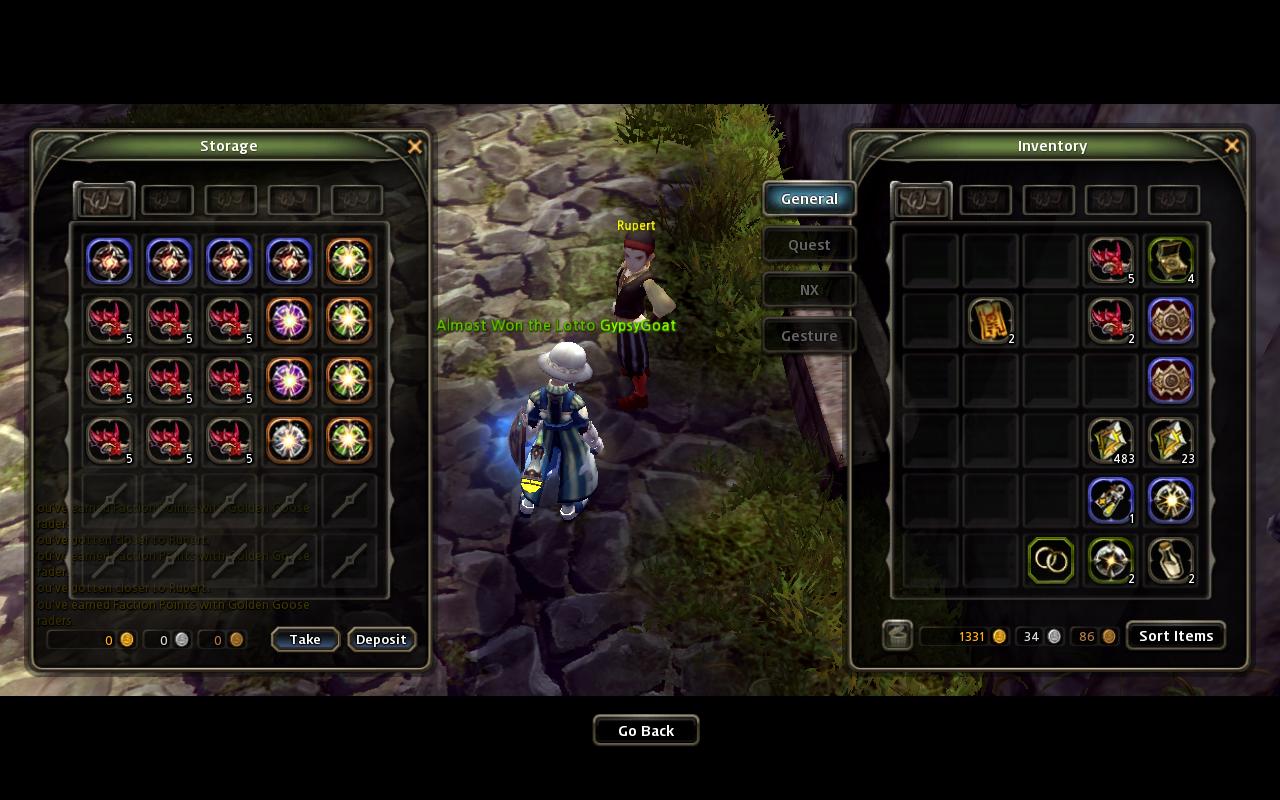The image size is (1280, 800).
Task: Select the Gesture tab
Action: coord(809,336)
